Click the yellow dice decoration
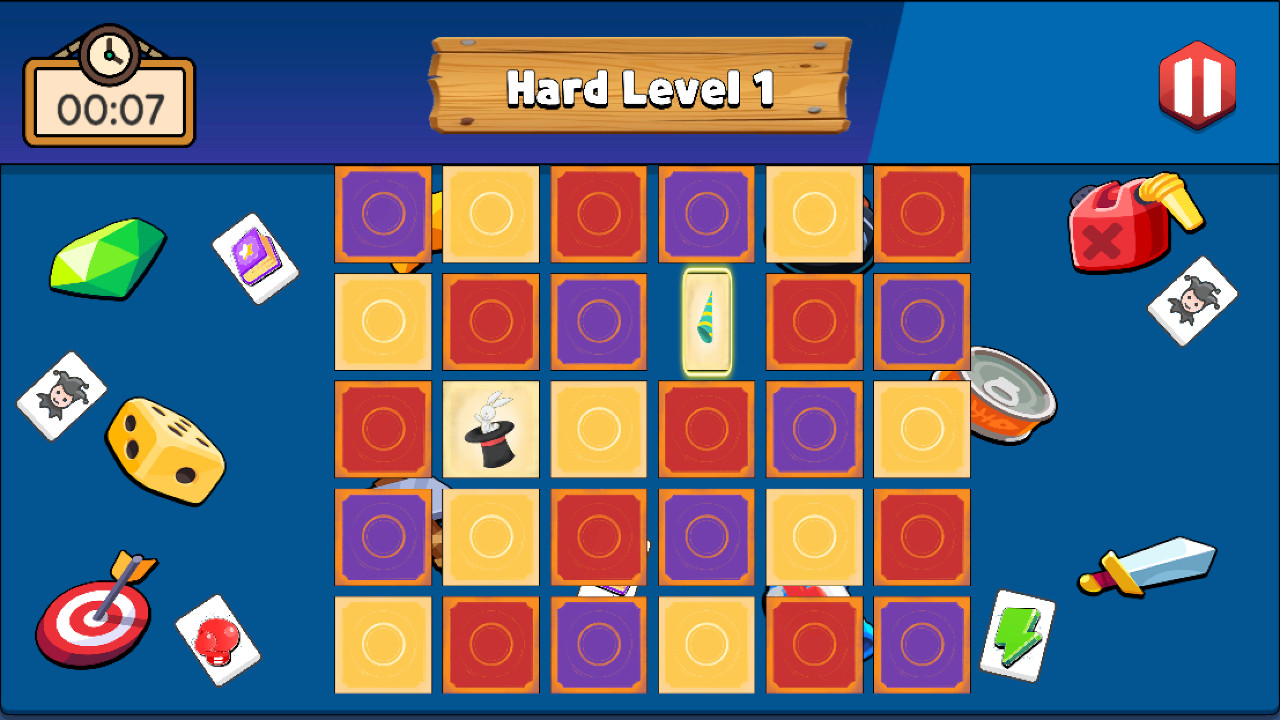Screen dimensions: 1280x720 point(163,450)
